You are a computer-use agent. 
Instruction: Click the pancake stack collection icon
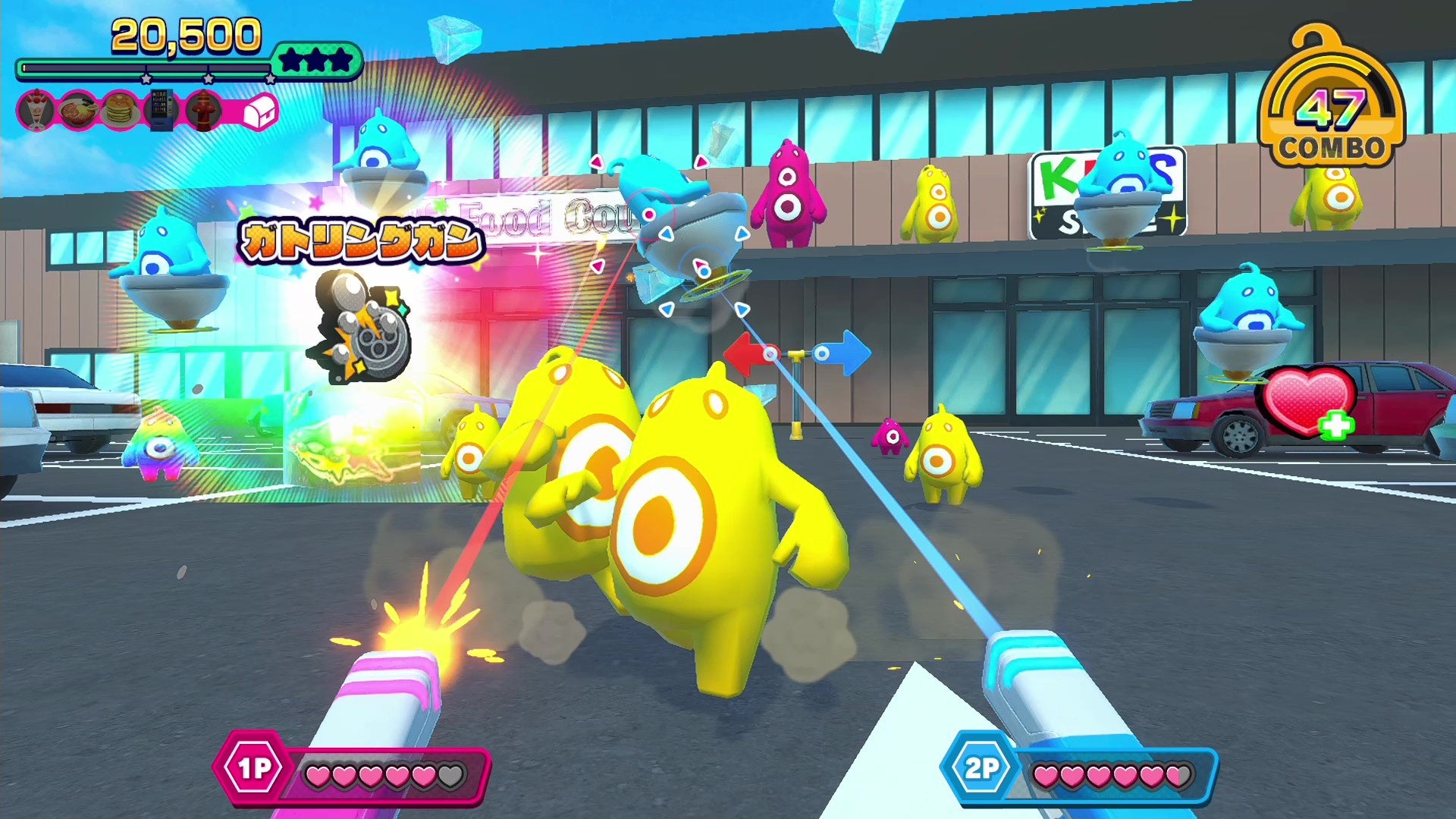click(120, 111)
